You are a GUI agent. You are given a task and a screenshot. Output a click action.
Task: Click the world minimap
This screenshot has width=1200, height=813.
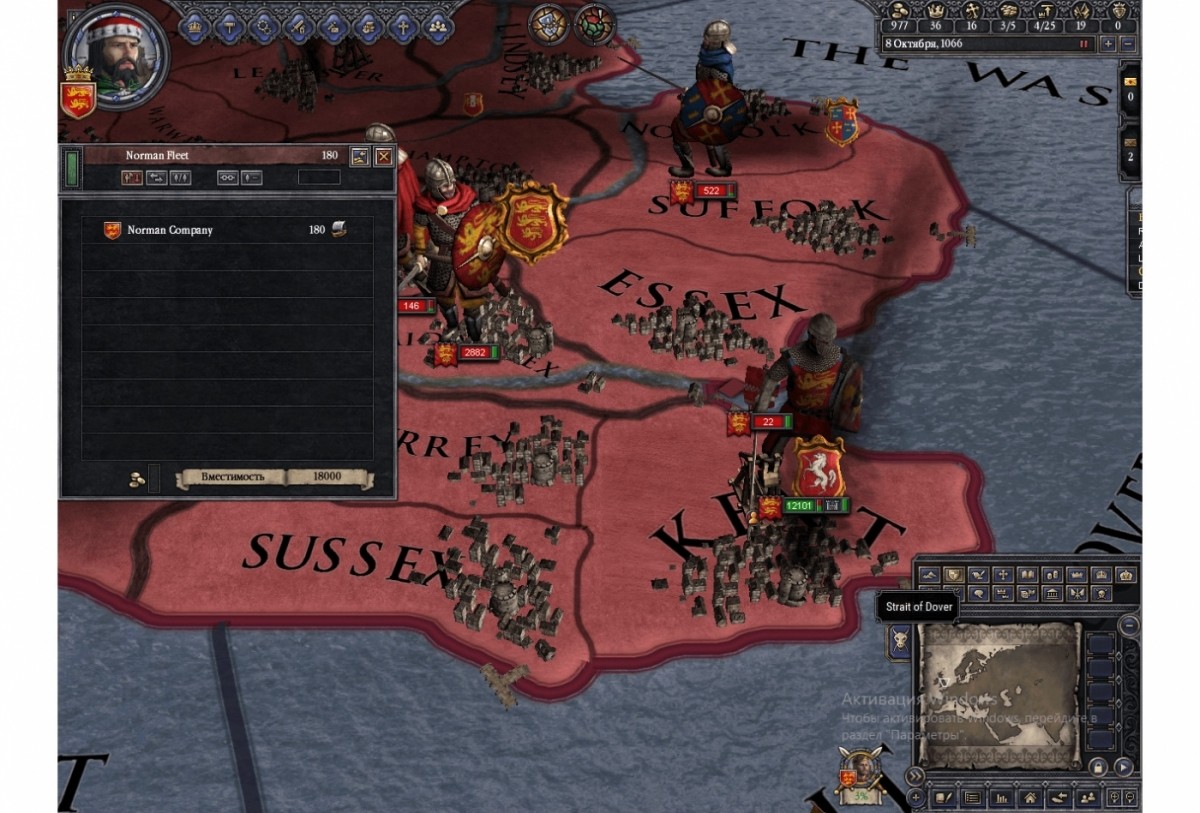click(x=1000, y=695)
